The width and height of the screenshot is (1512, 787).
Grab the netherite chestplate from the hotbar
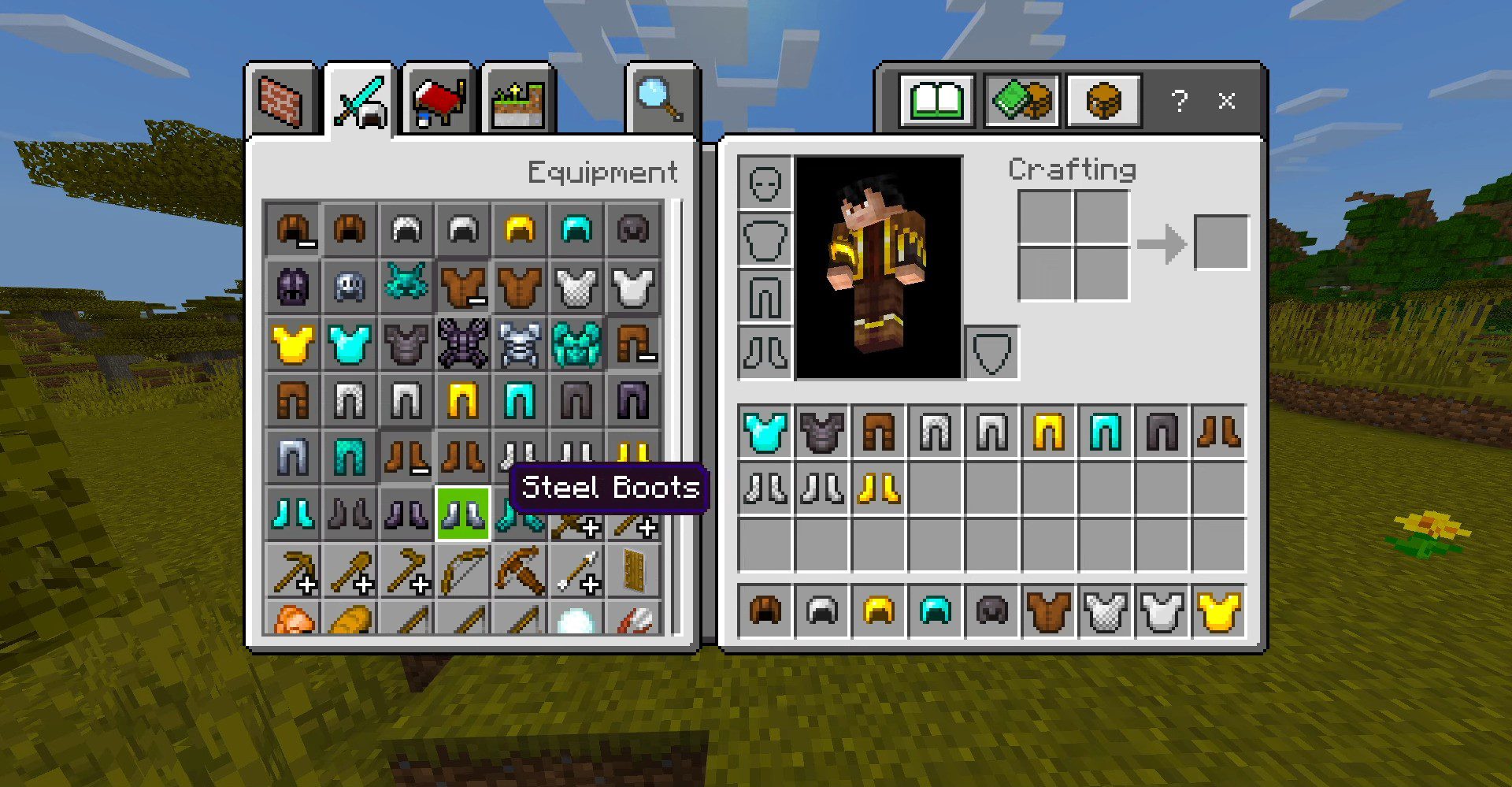point(821,432)
